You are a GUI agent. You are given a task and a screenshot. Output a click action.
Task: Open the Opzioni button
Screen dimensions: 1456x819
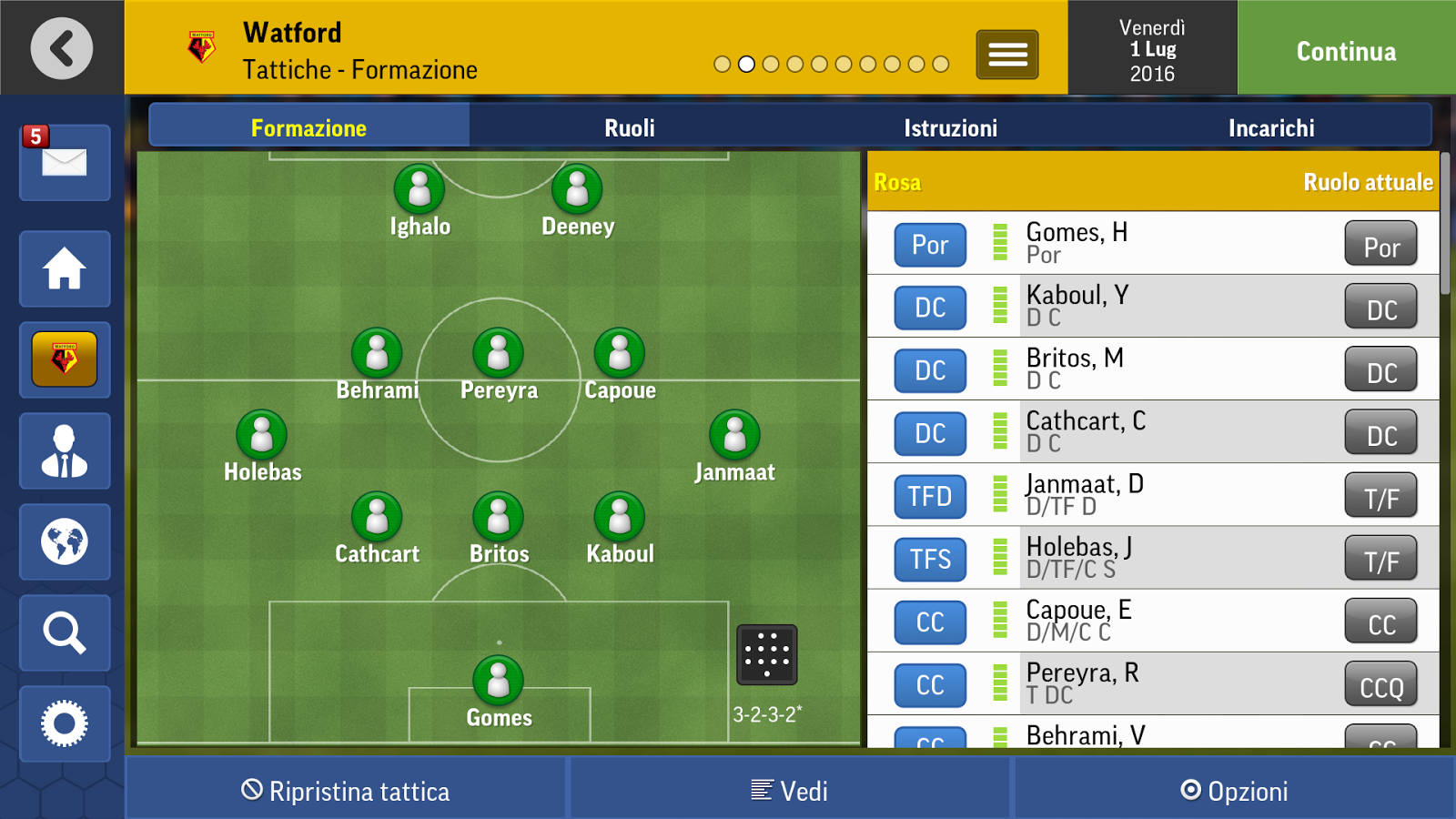click(1234, 791)
